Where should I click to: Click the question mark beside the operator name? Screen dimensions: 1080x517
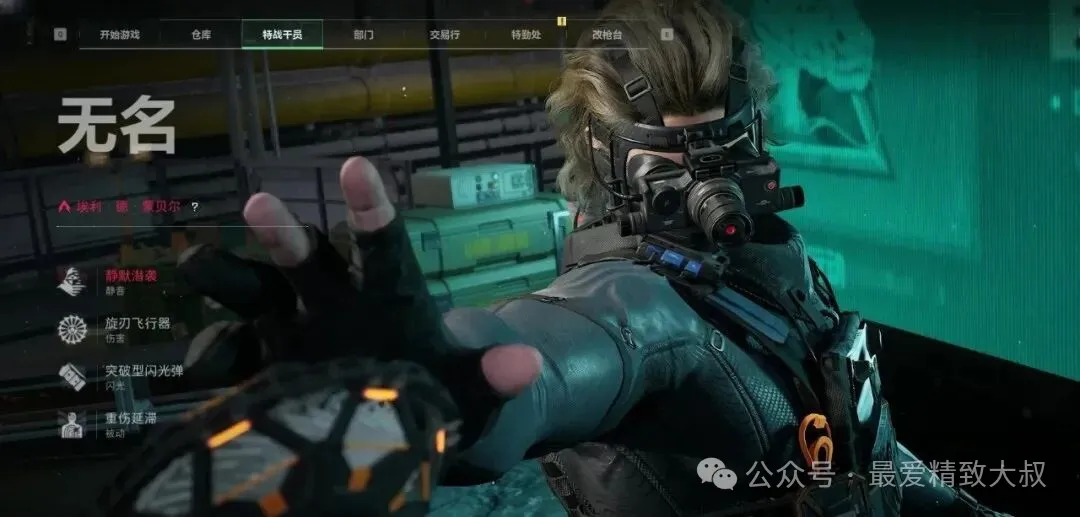point(194,207)
